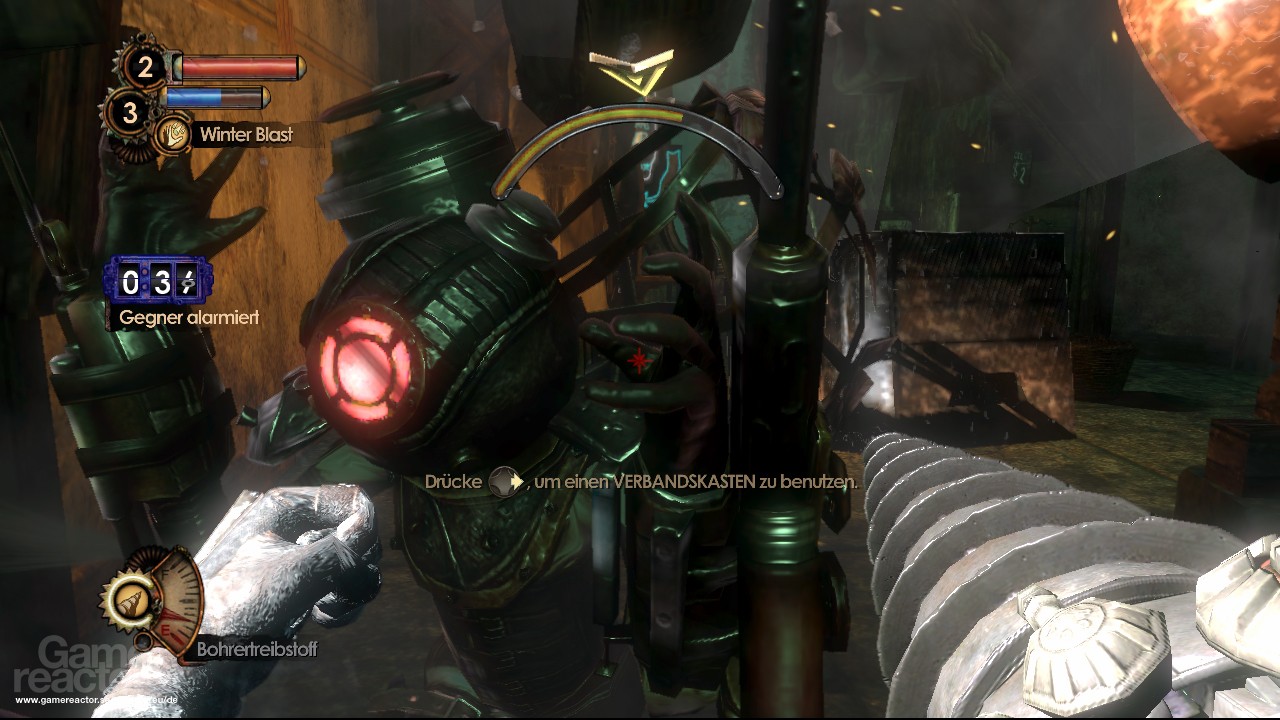Click the F mark on the fuel gauge

point(164,573)
